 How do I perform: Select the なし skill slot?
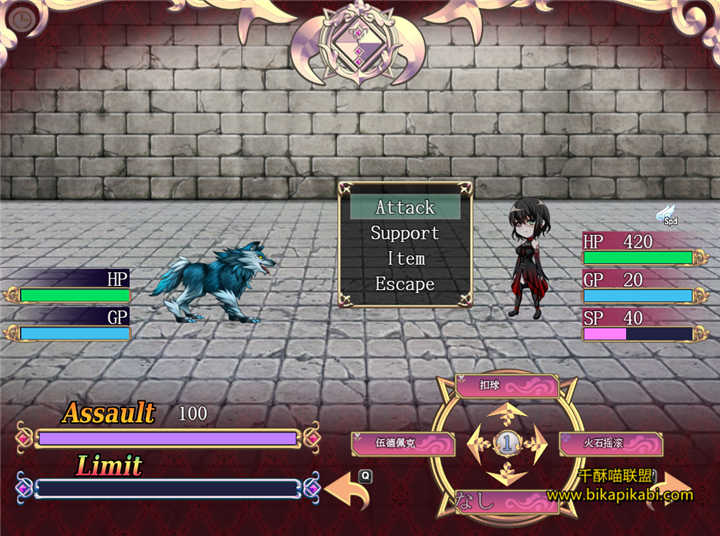(507, 499)
